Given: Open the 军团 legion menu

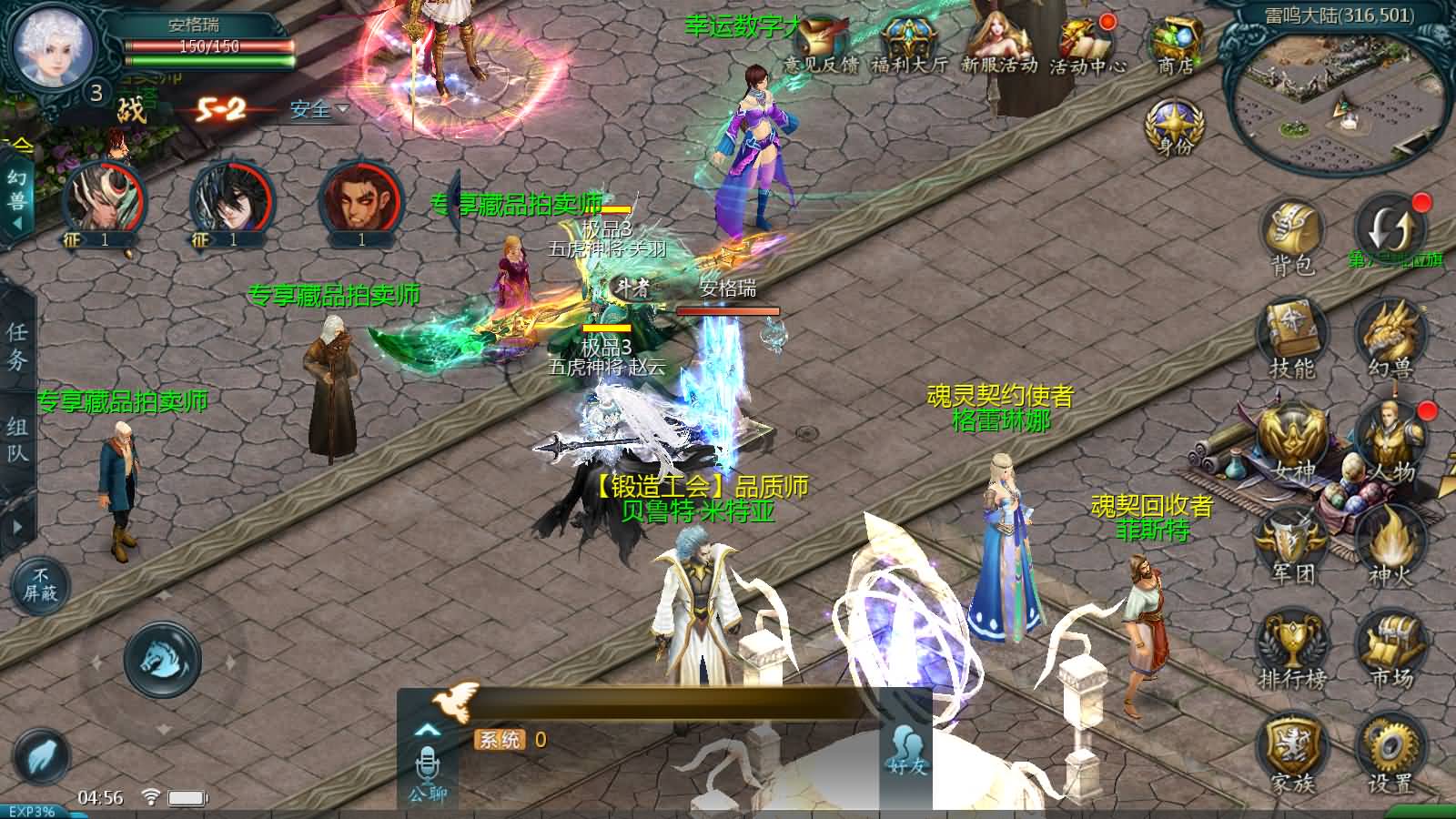Looking at the screenshot, I should (x=1292, y=544).
